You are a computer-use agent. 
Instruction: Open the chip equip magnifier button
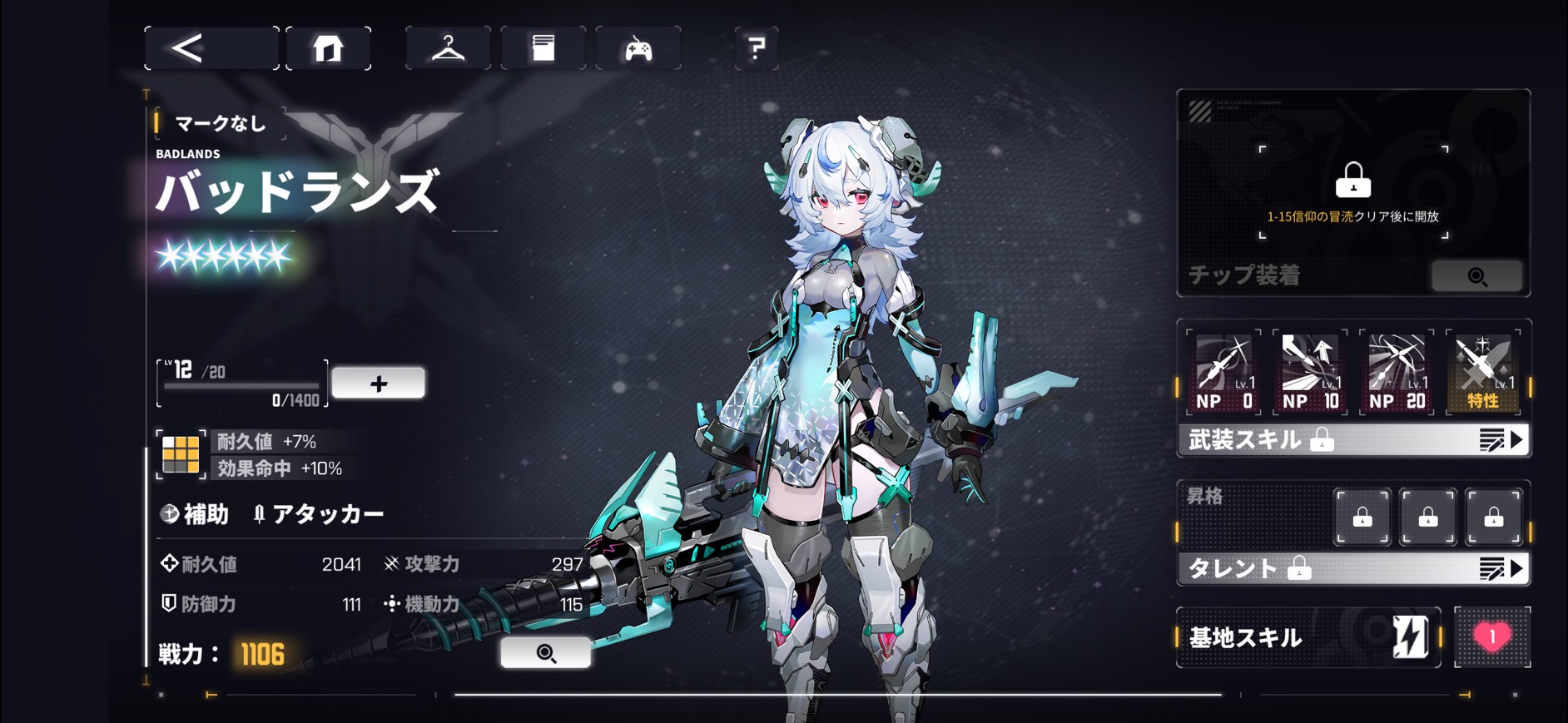1477,276
